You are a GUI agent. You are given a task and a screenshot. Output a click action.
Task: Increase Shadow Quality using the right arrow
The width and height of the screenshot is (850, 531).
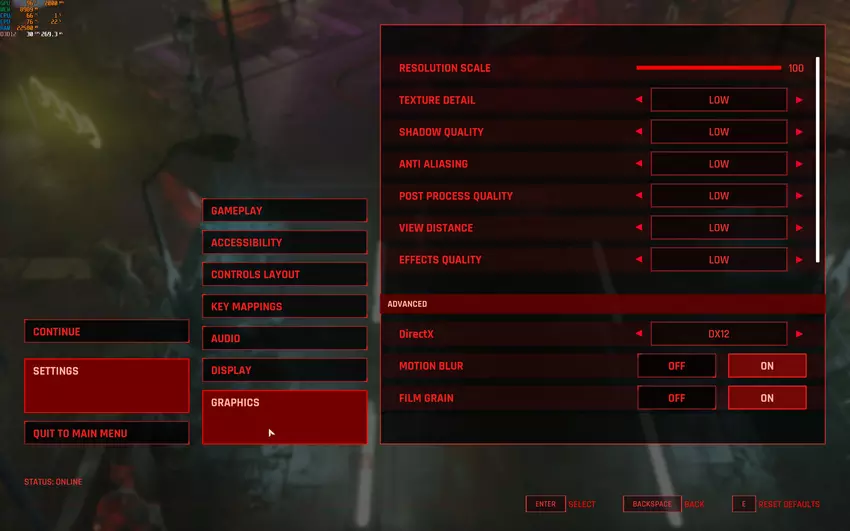point(799,132)
